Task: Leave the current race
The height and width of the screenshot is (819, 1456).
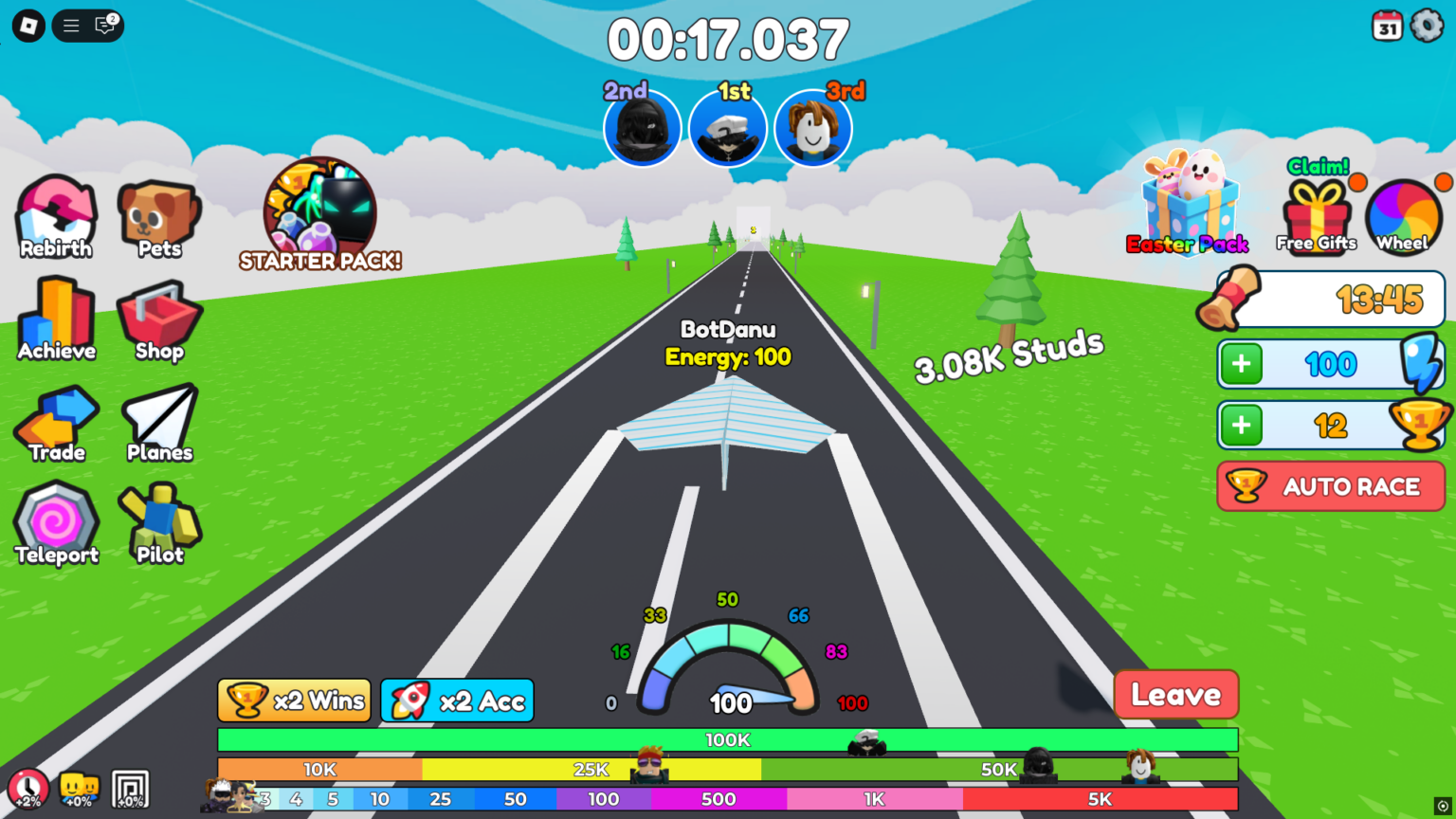Action: click(1175, 694)
